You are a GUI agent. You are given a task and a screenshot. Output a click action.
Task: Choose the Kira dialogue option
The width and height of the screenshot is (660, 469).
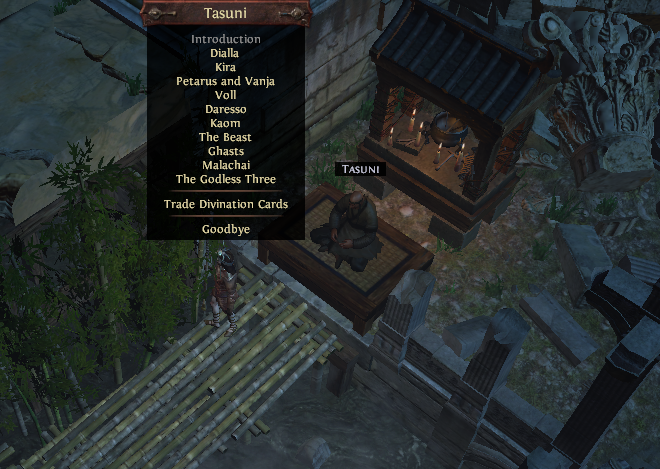click(x=226, y=67)
